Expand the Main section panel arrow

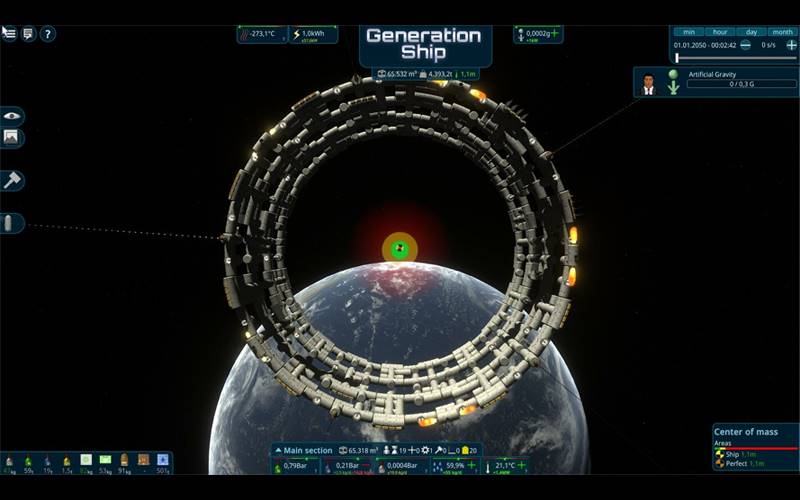click(x=278, y=451)
